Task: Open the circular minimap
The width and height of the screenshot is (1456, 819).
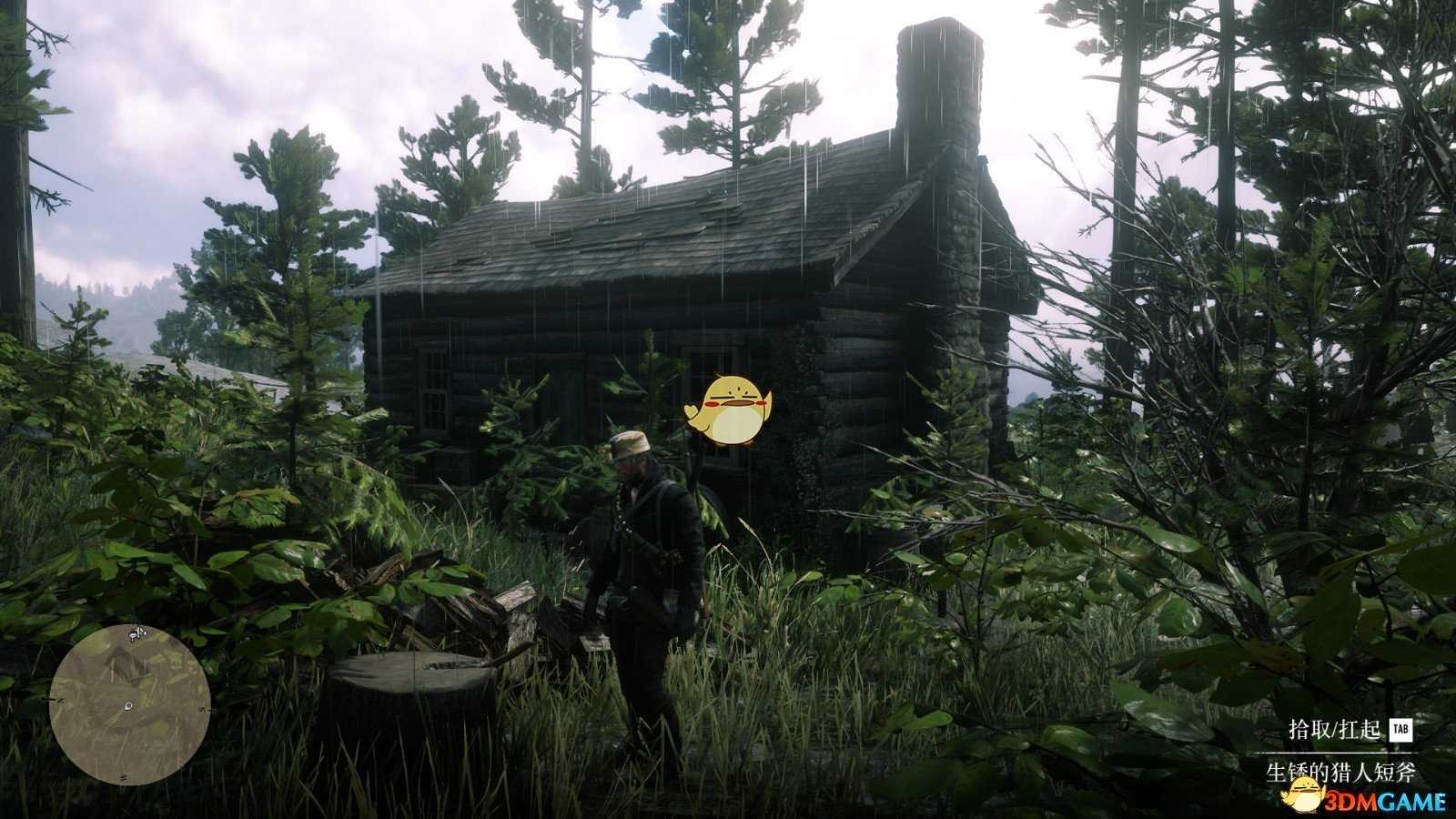Action: coord(130,704)
